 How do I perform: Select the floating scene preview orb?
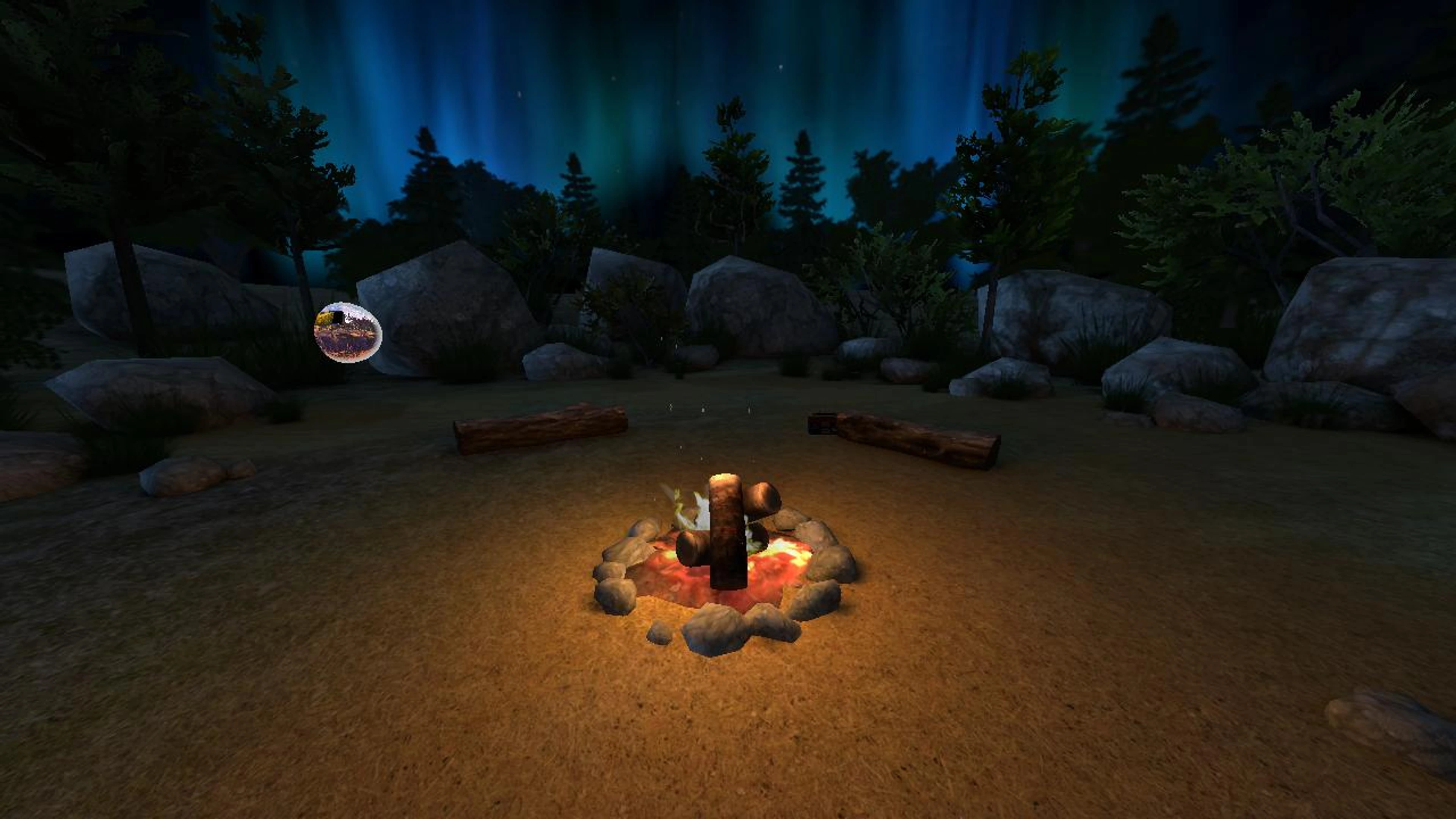348,333
